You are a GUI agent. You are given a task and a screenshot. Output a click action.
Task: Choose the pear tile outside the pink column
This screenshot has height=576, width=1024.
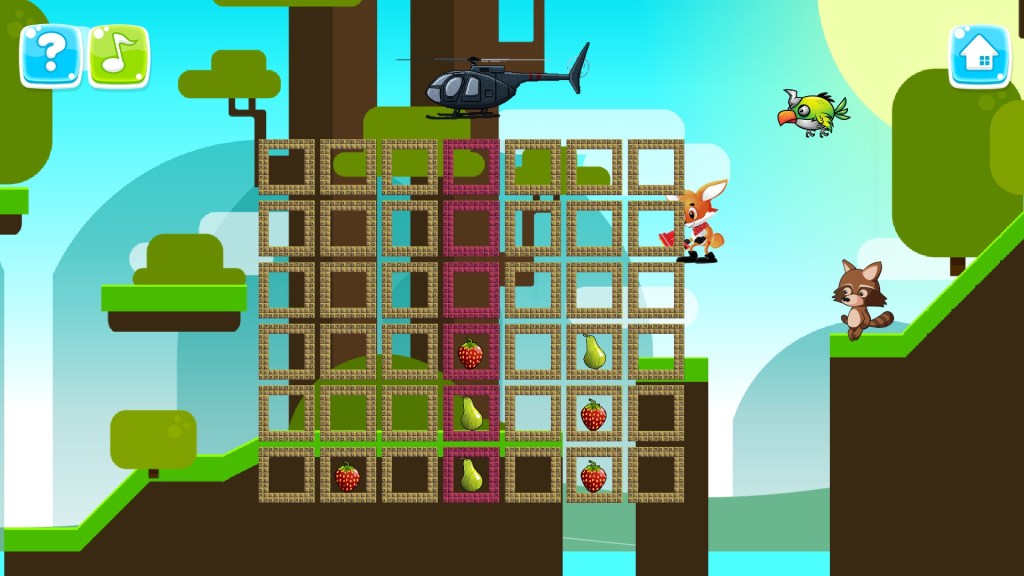coord(593,352)
